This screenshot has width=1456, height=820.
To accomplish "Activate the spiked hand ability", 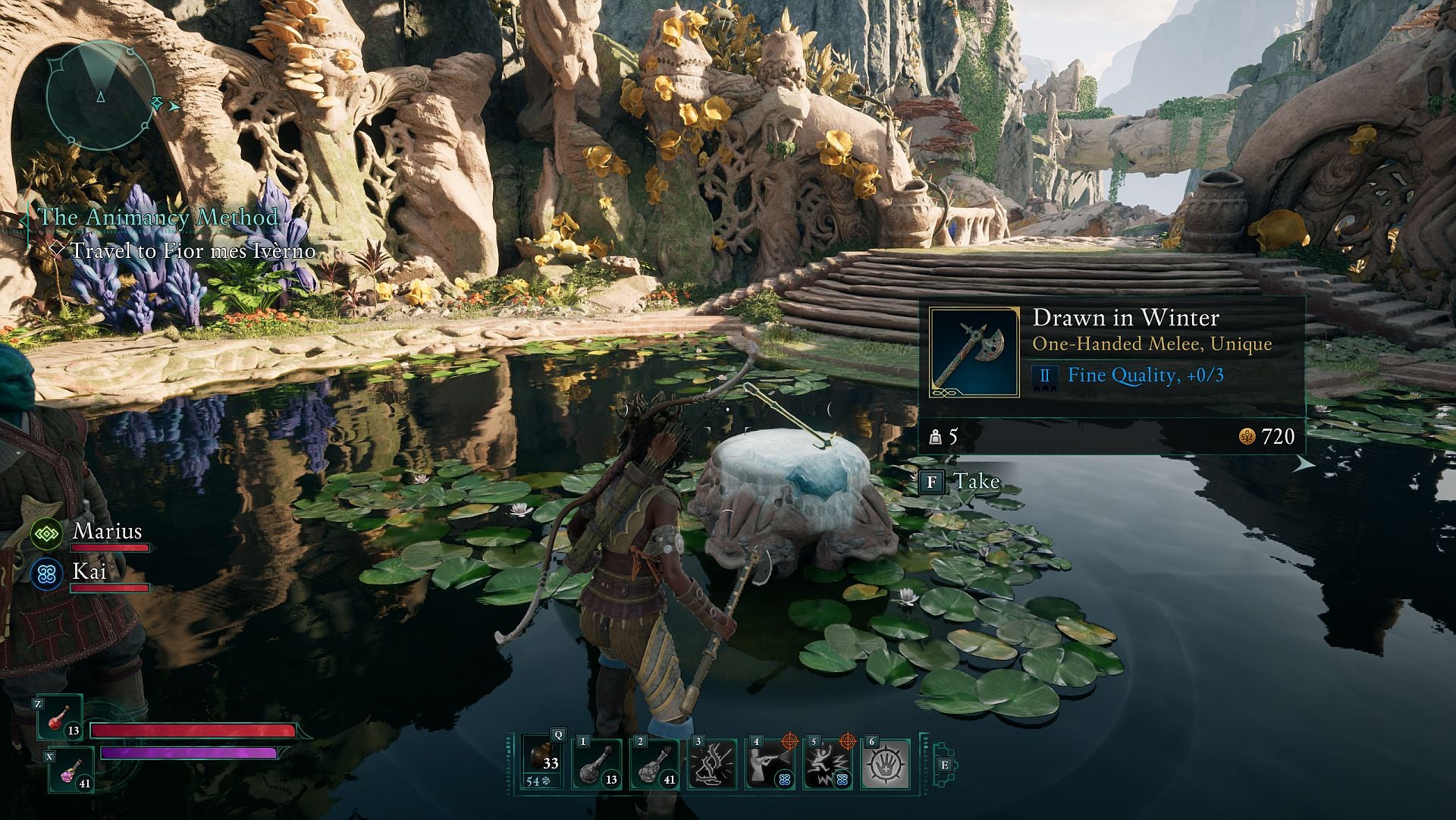I will coord(885,764).
